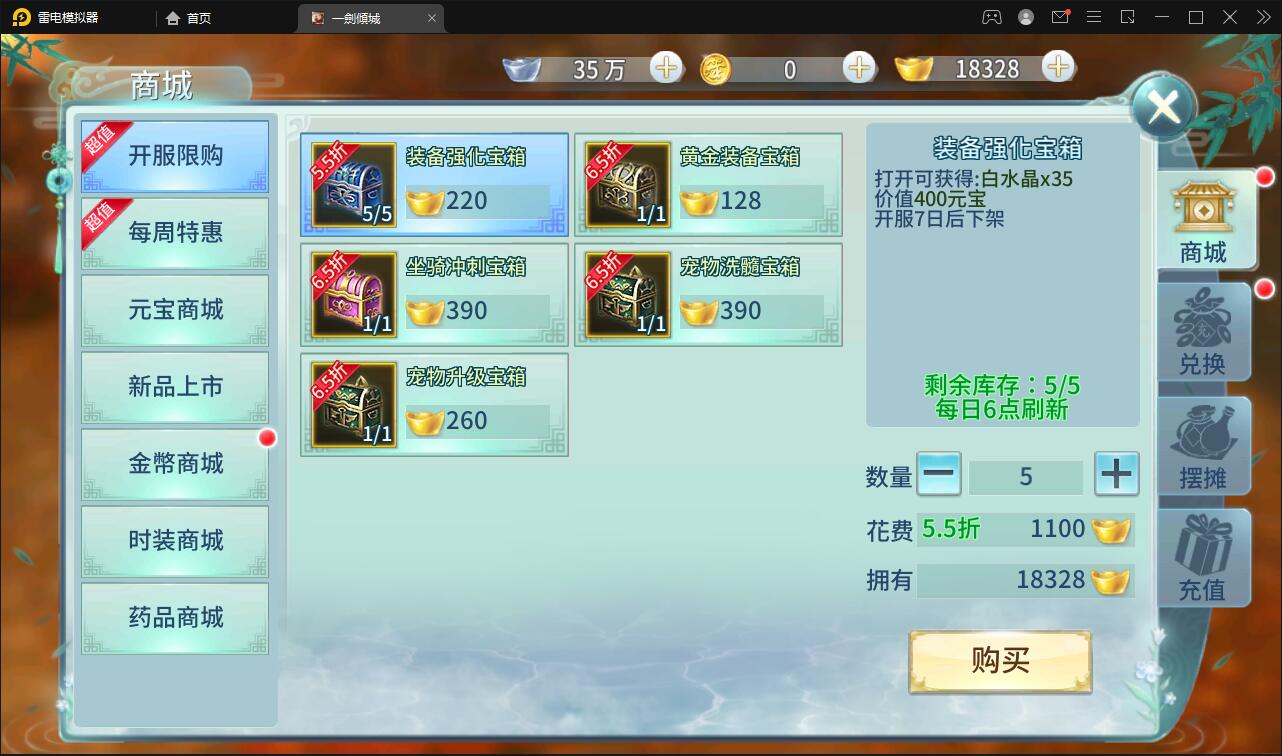Open the 金币商城 category with red dot

(x=175, y=464)
